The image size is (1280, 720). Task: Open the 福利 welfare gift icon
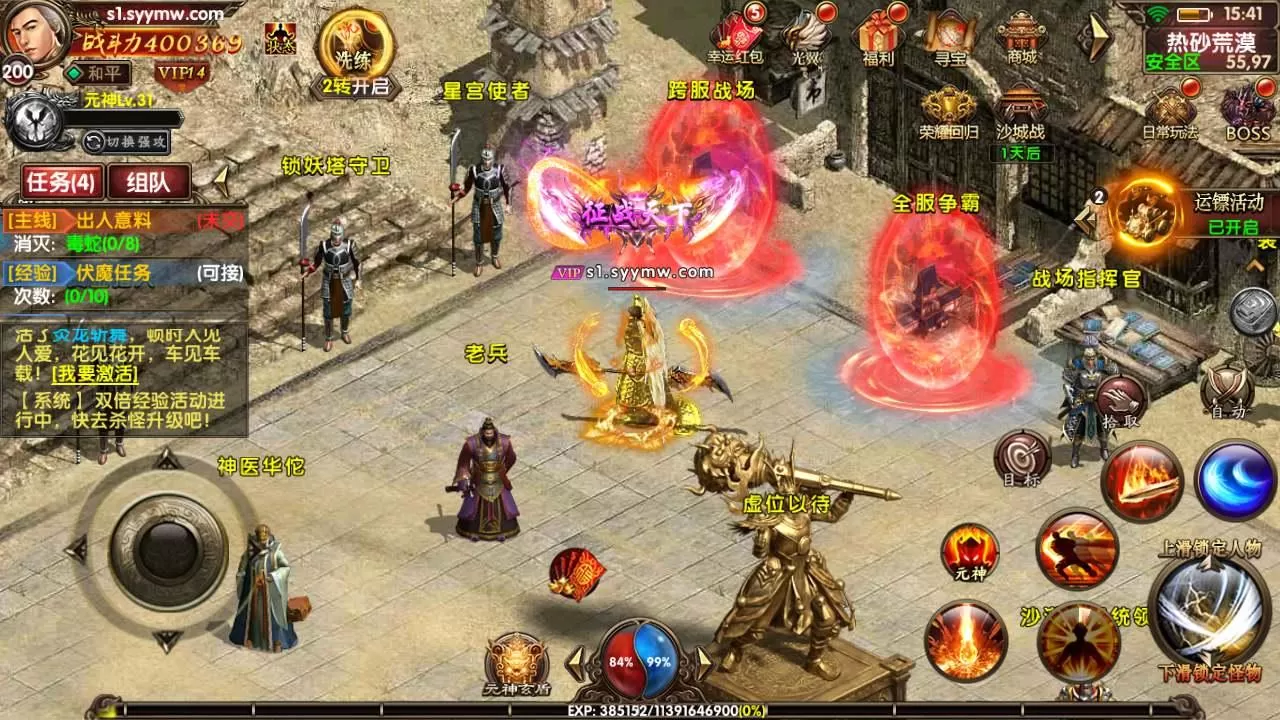(x=878, y=36)
